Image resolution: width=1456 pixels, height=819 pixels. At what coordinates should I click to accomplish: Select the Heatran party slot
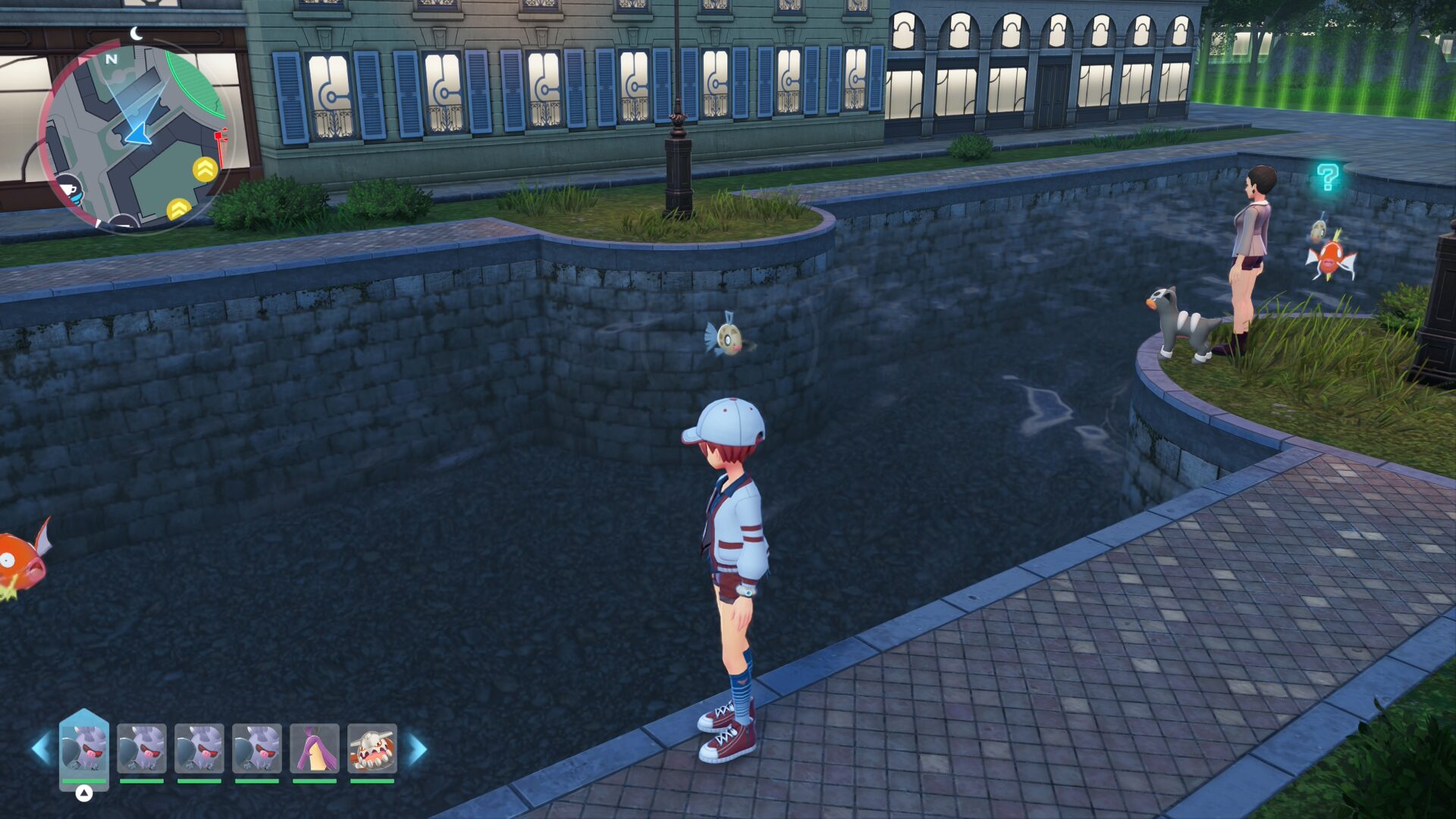coord(372,749)
